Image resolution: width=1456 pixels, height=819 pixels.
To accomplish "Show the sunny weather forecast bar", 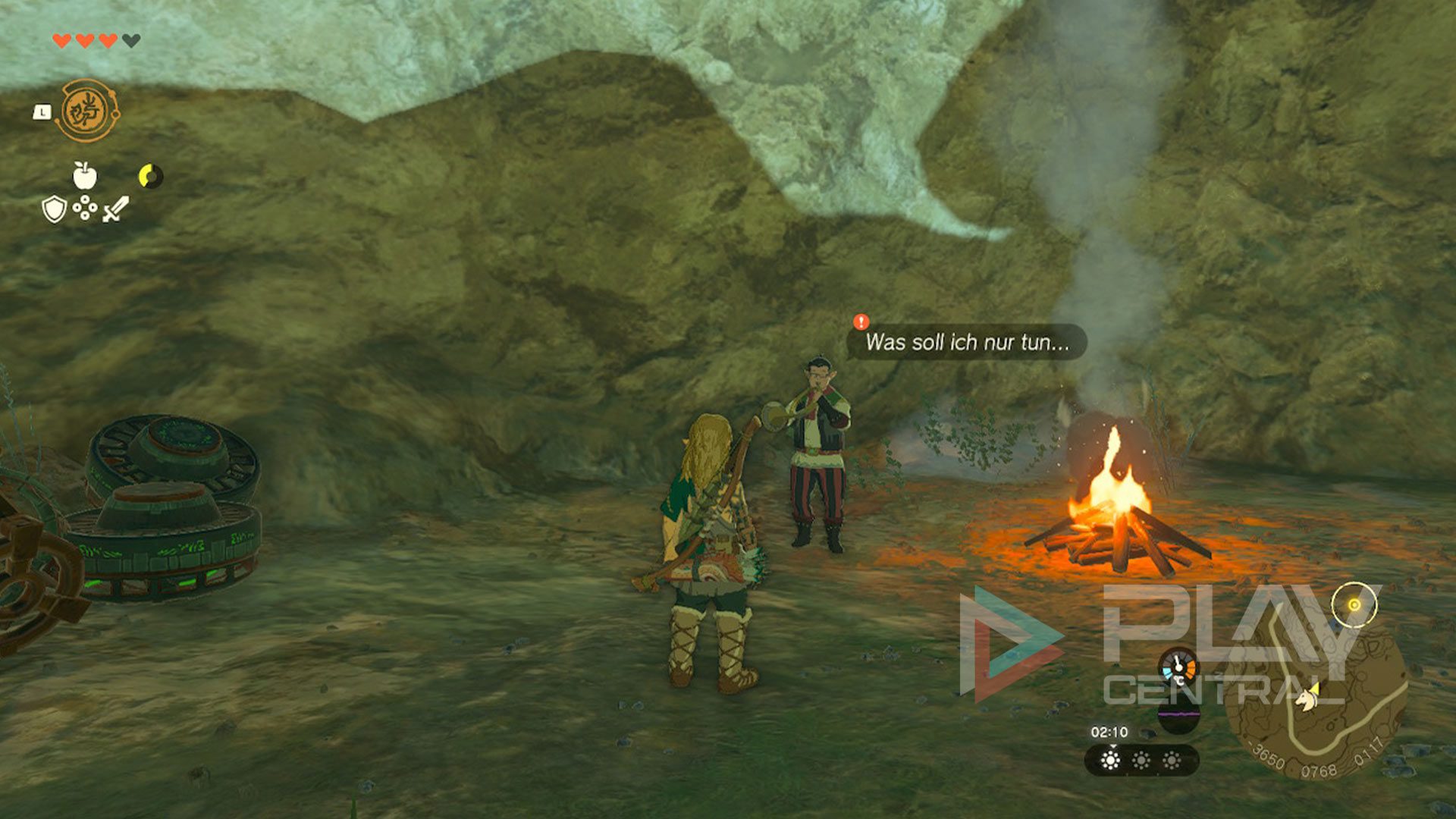I will [1141, 760].
